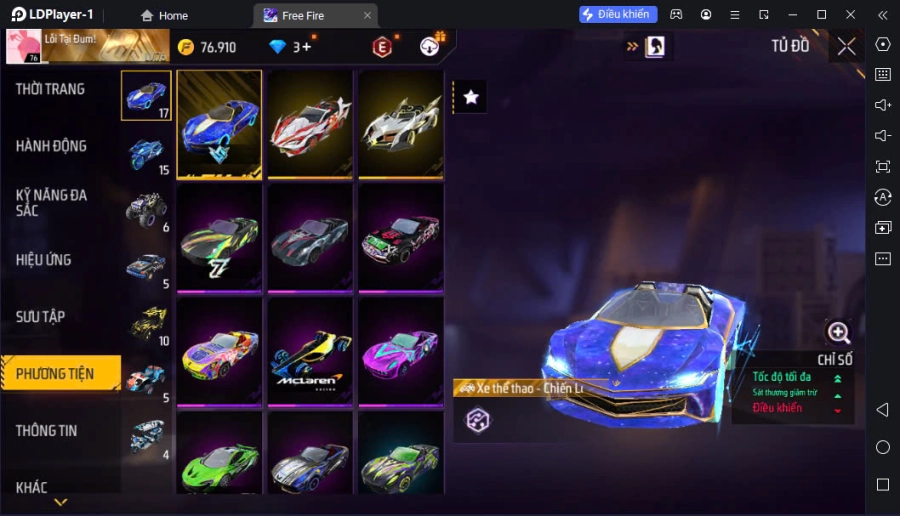Switch to the Hành Động tab
This screenshot has height=516, width=900.
pos(50,146)
